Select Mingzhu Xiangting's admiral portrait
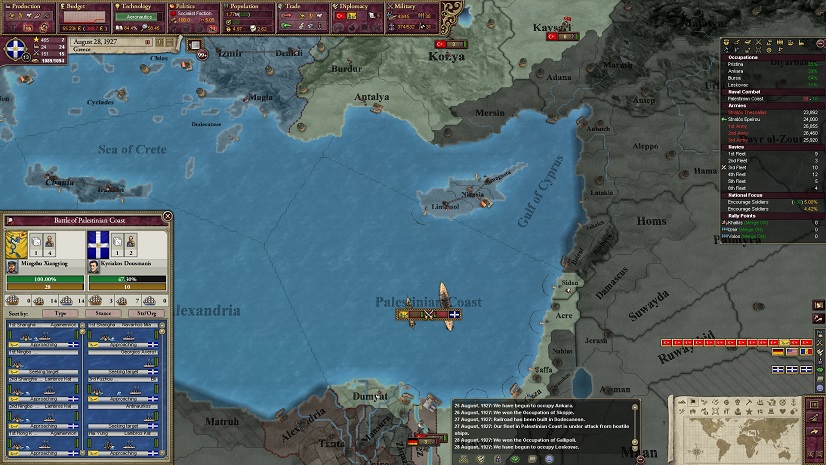The width and height of the screenshot is (826, 465). click(14, 266)
